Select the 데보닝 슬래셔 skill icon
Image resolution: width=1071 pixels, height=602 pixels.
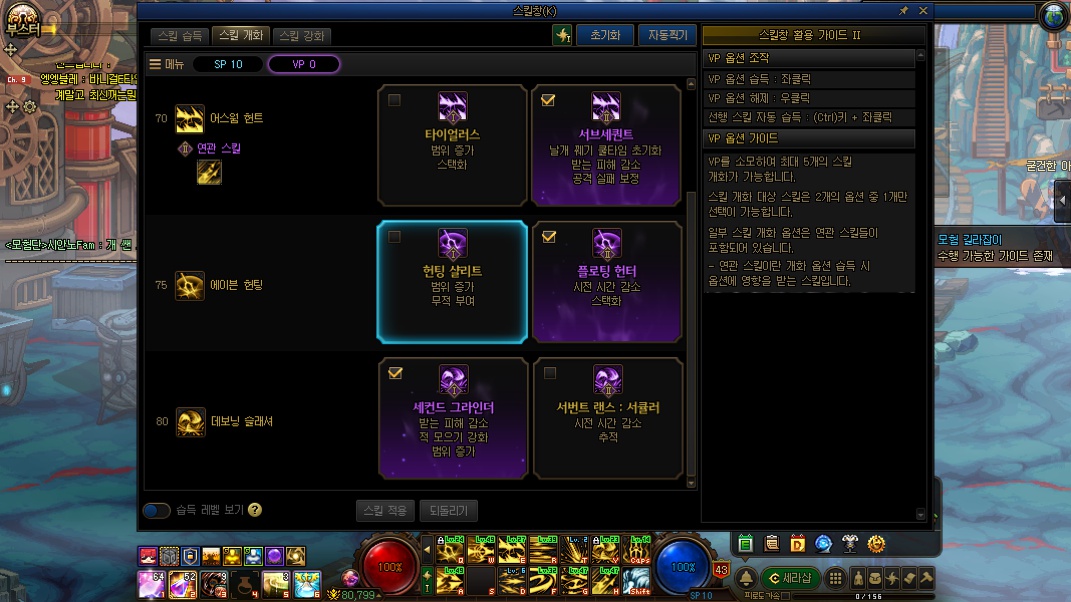coord(190,422)
